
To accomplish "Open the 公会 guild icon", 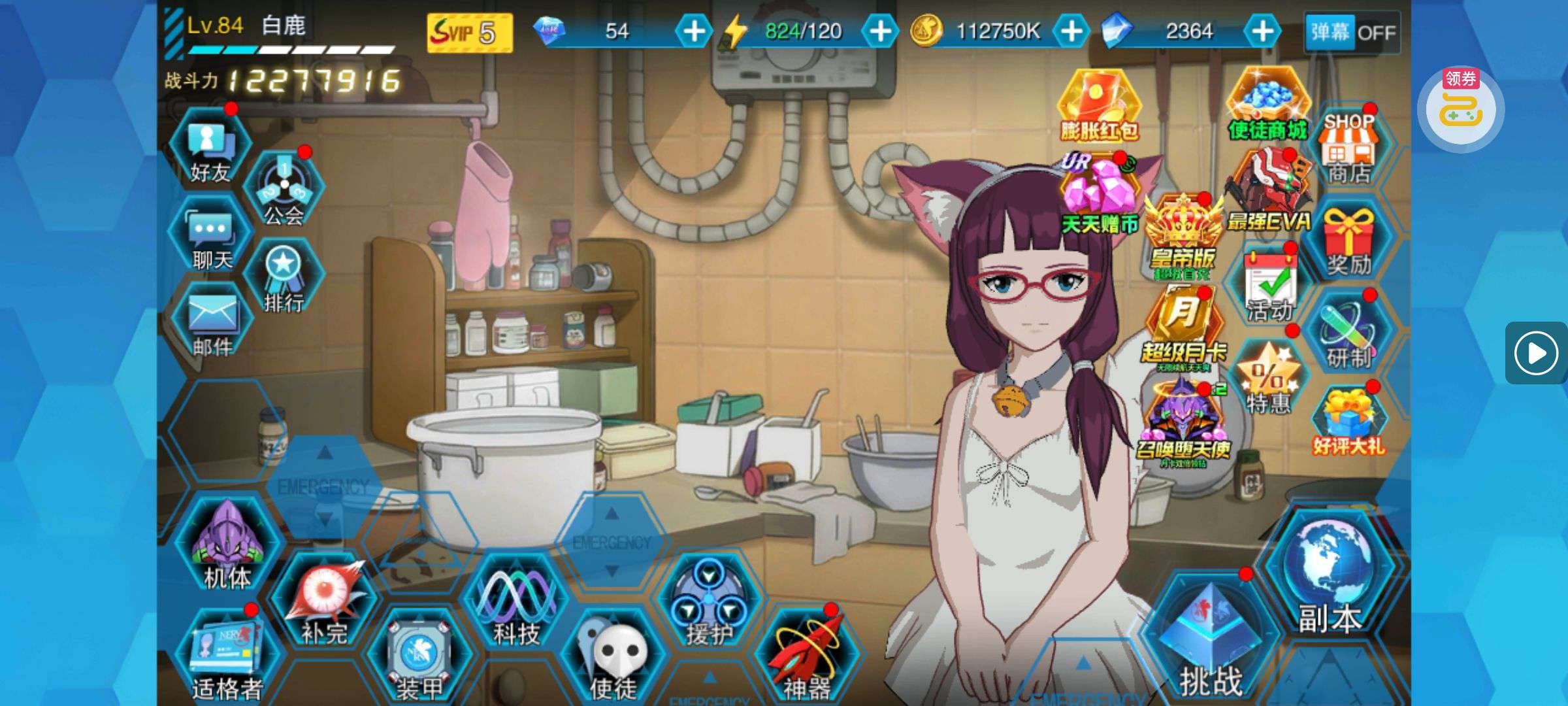I will coord(284,191).
